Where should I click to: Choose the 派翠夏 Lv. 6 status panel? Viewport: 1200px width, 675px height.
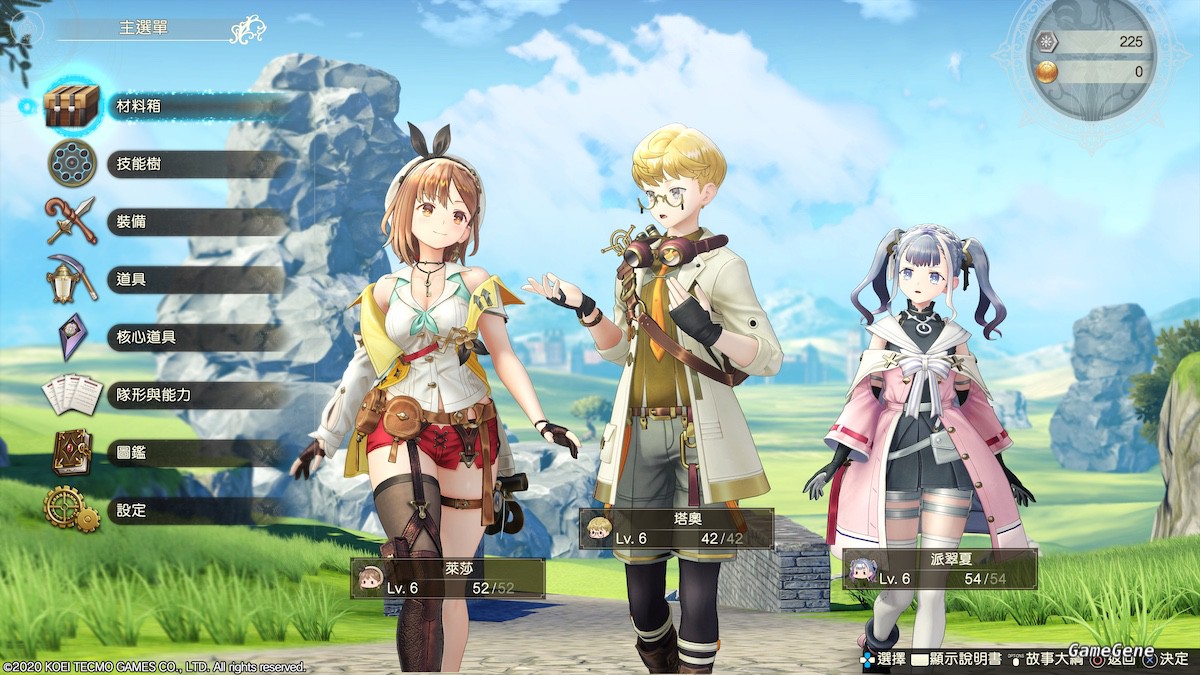(x=938, y=569)
